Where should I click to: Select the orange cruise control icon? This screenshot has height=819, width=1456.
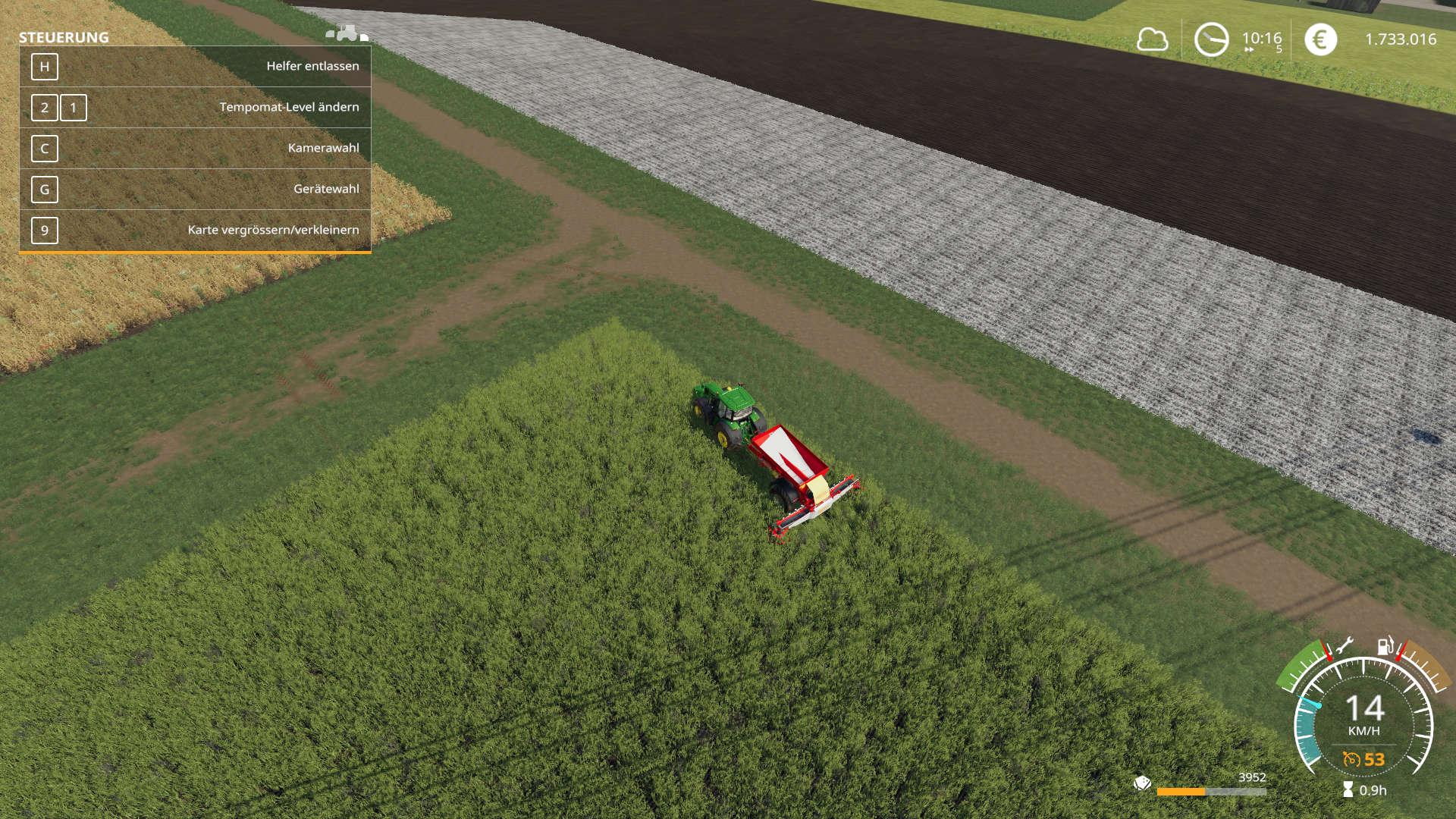pyautogui.click(x=1351, y=759)
